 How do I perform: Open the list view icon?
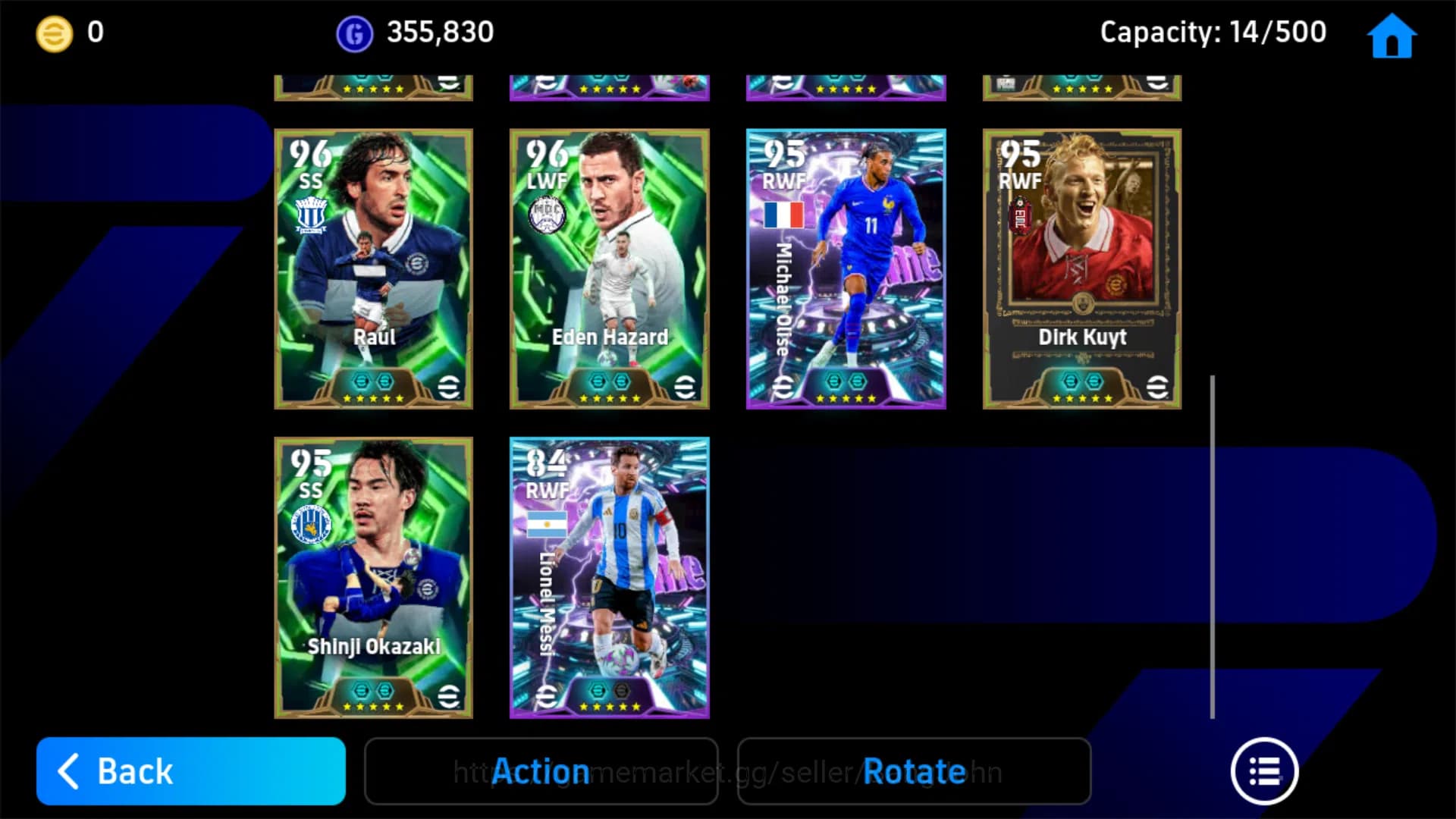1263,770
